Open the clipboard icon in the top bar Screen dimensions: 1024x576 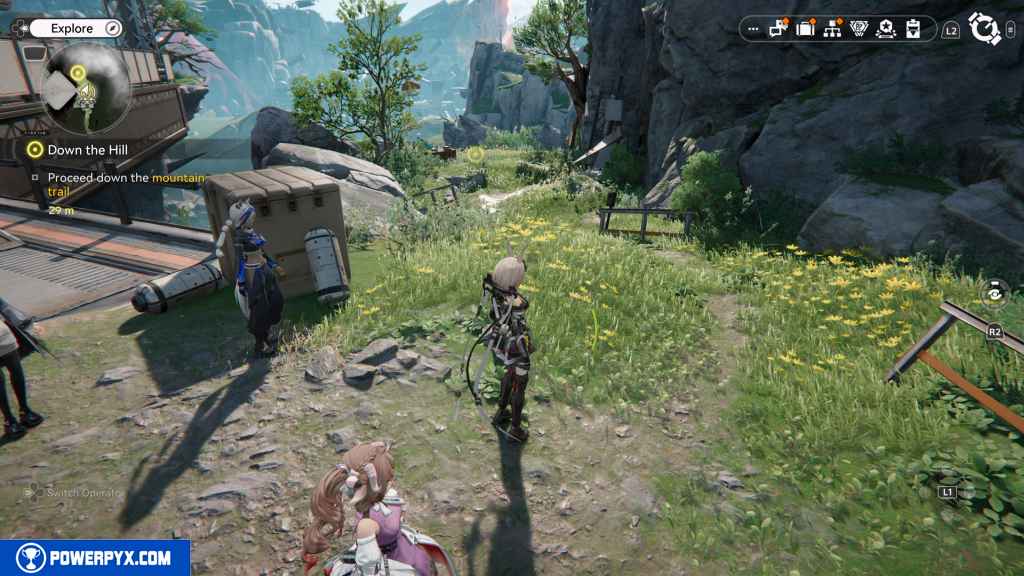coord(912,29)
